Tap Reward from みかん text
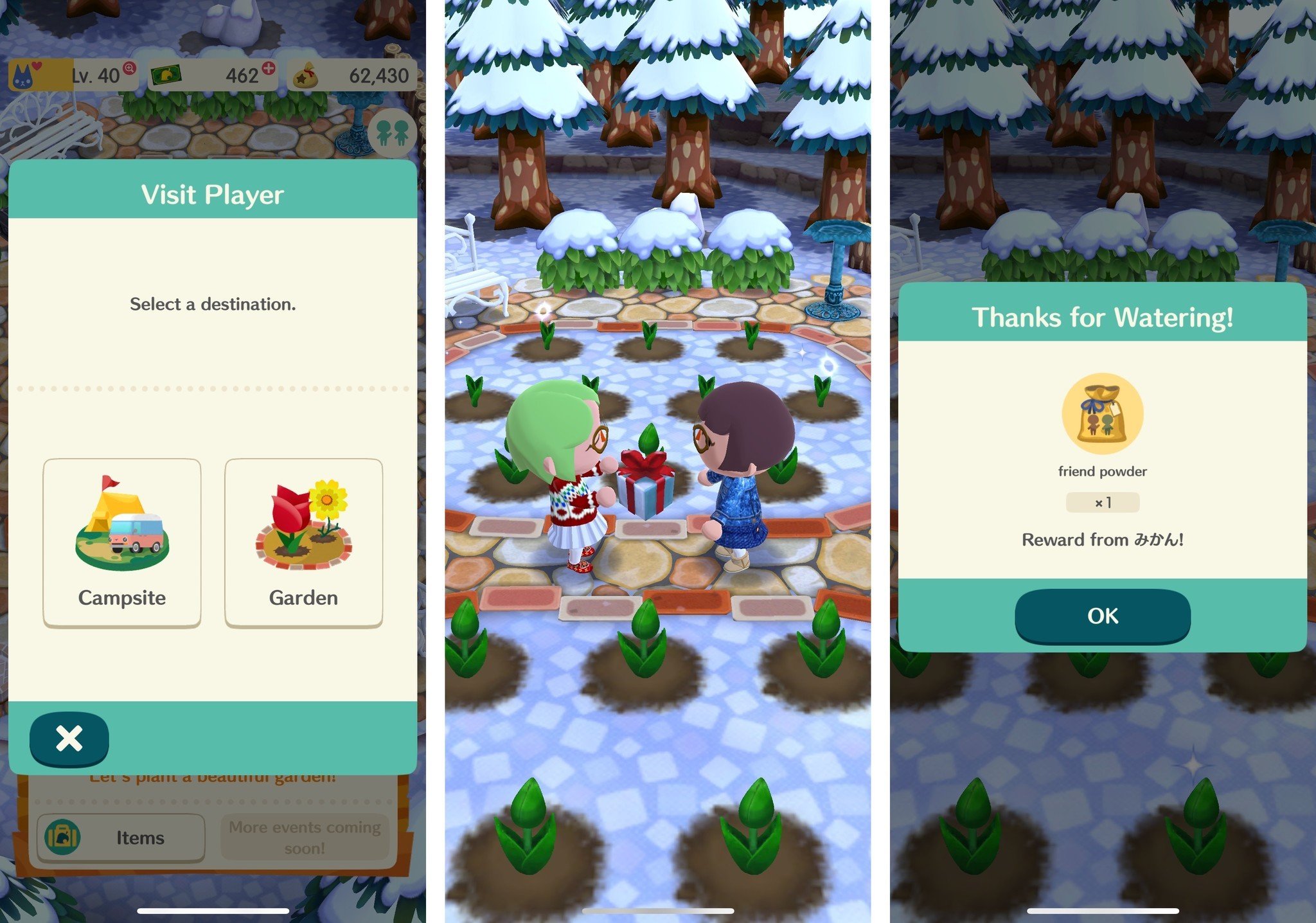Viewport: 1316px width, 923px height. click(1103, 540)
